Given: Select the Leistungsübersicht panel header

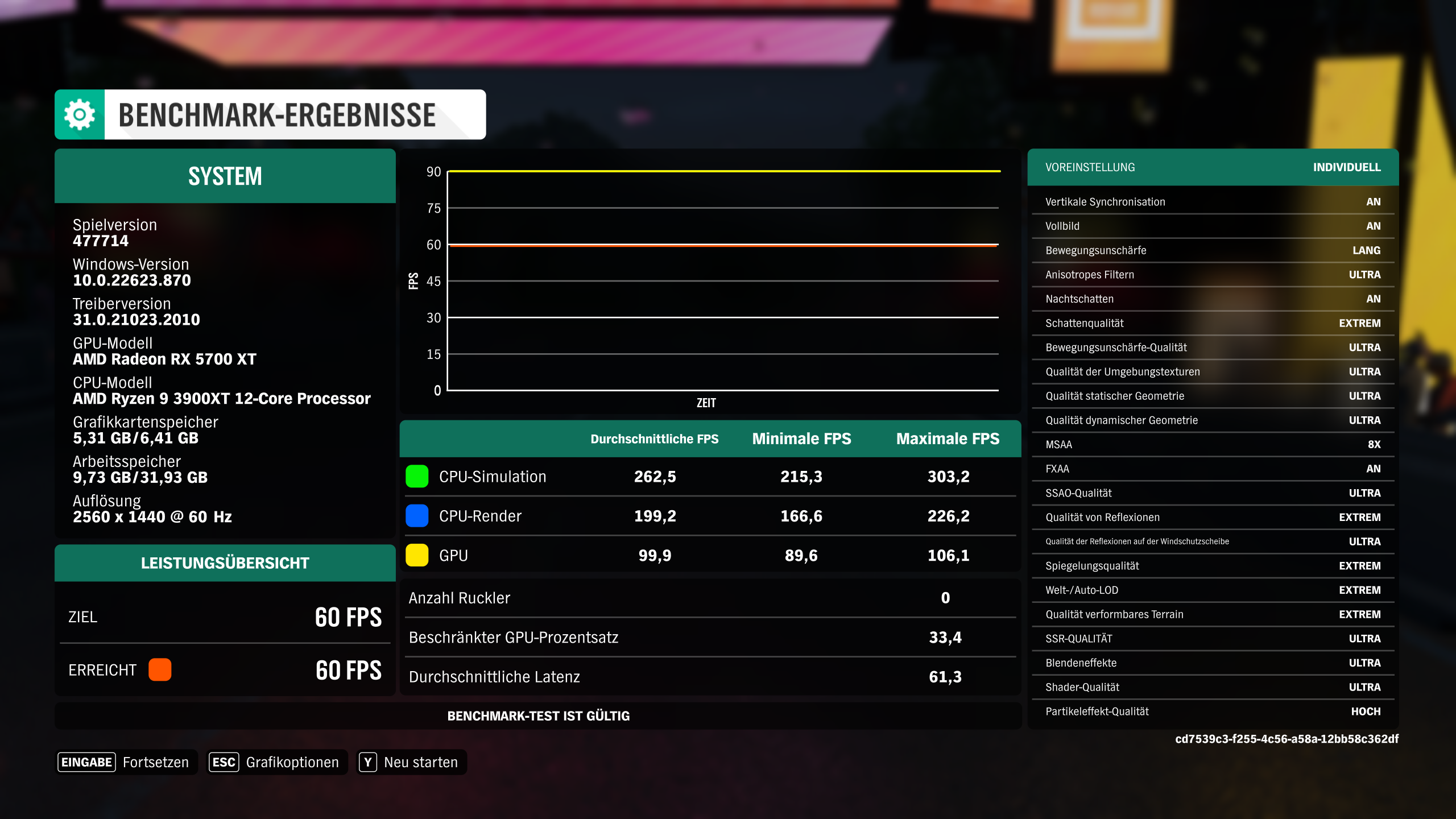Looking at the screenshot, I should point(225,562).
